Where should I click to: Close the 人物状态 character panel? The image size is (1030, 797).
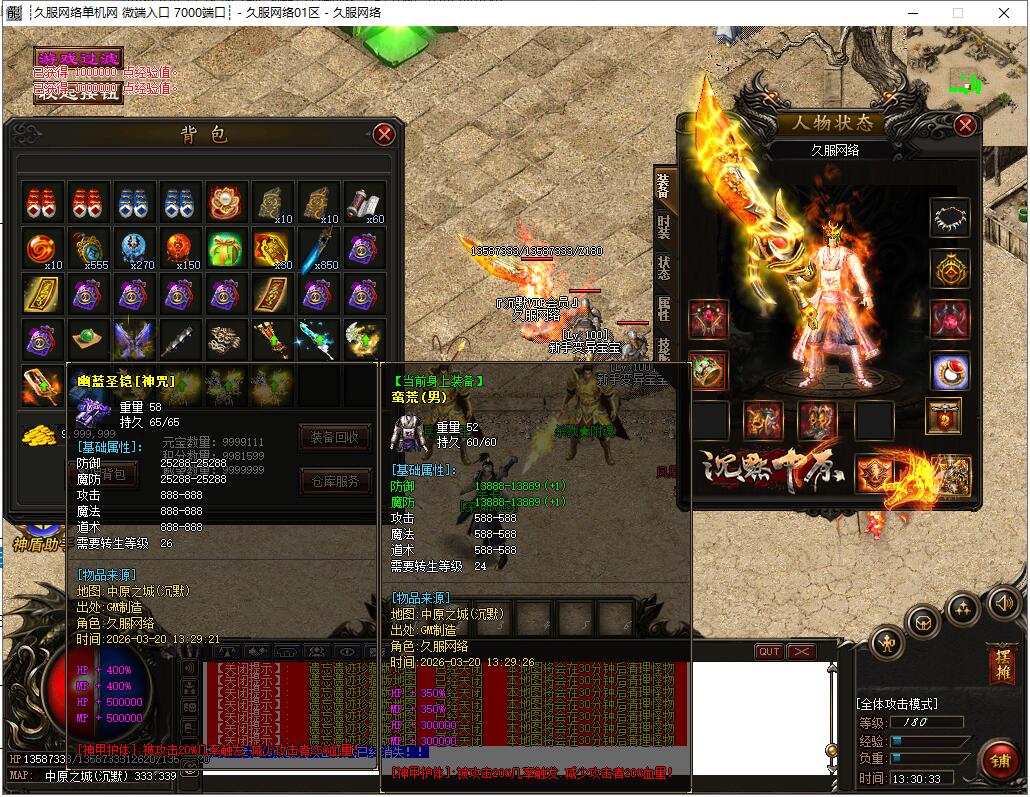tap(964, 125)
